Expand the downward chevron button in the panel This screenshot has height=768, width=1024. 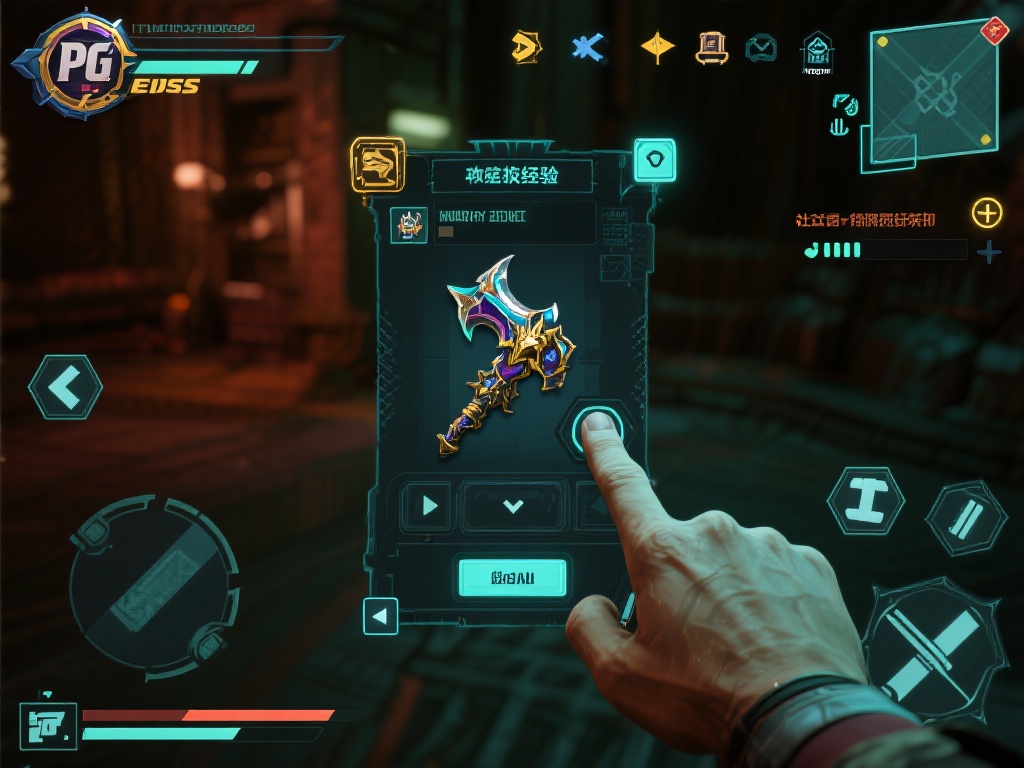pos(513,506)
